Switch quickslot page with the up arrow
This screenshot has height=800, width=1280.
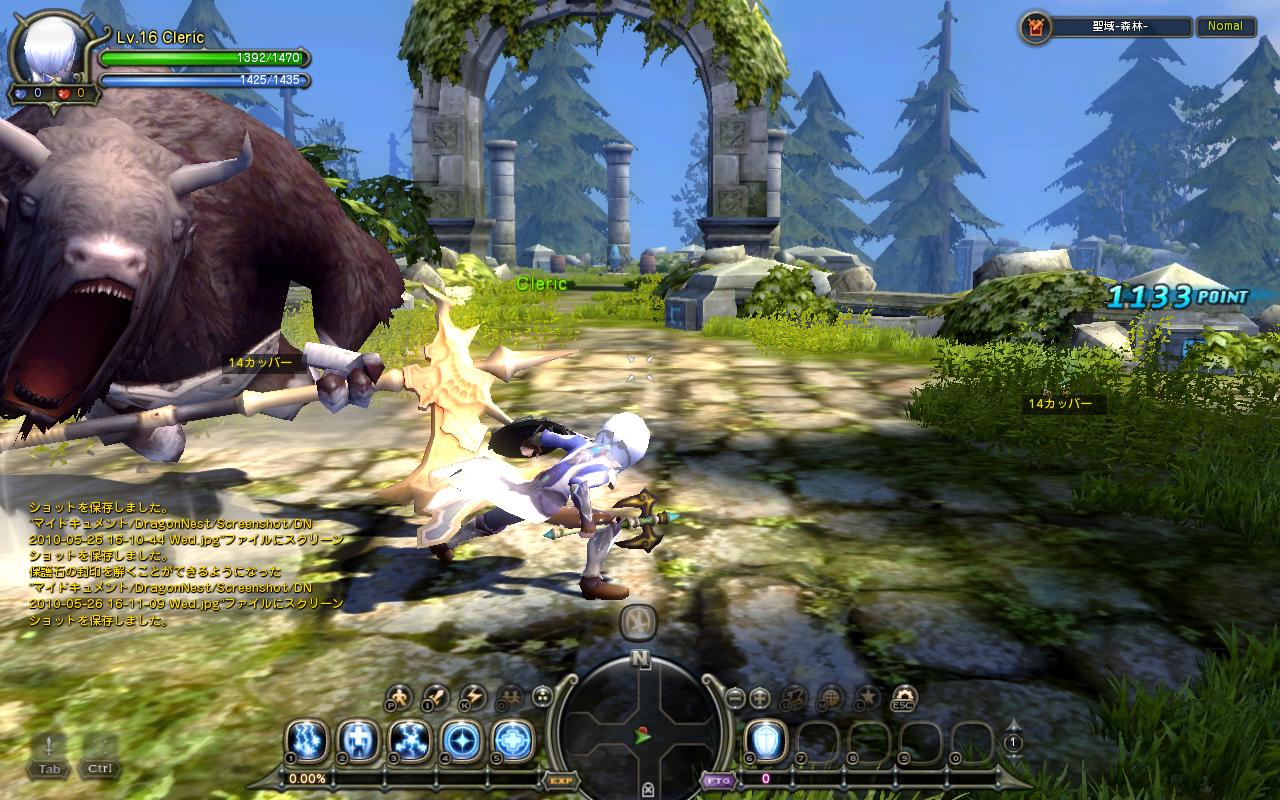click(x=1013, y=725)
